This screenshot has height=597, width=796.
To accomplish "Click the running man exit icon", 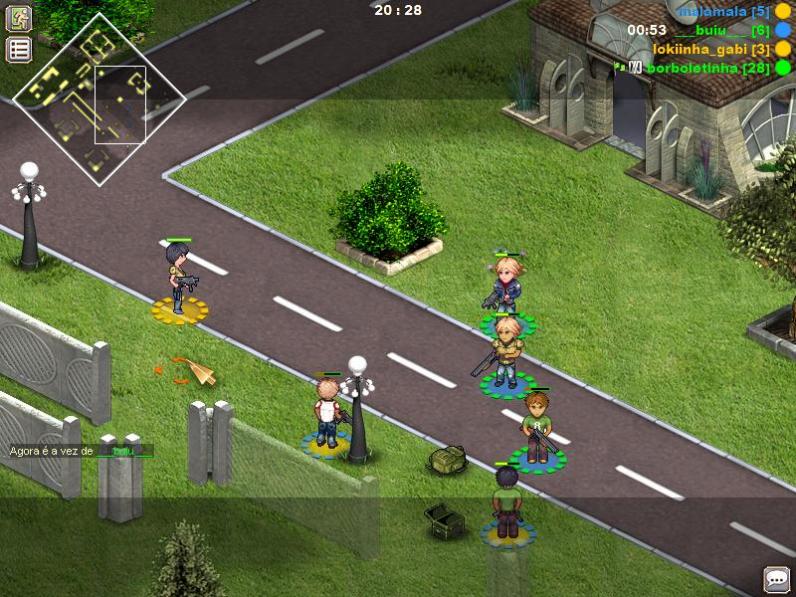I will 19,18.
